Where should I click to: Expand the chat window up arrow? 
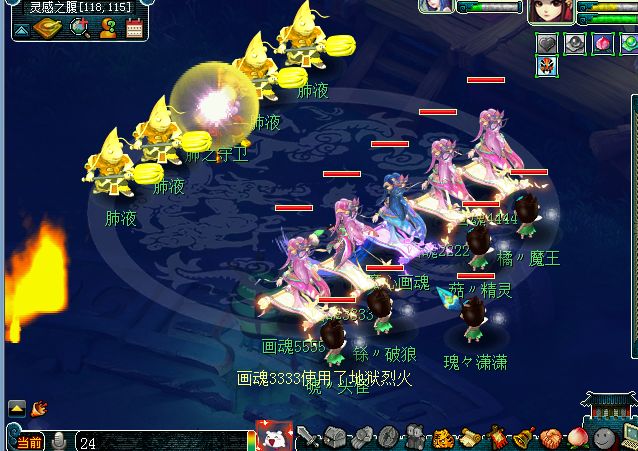pos(17,408)
